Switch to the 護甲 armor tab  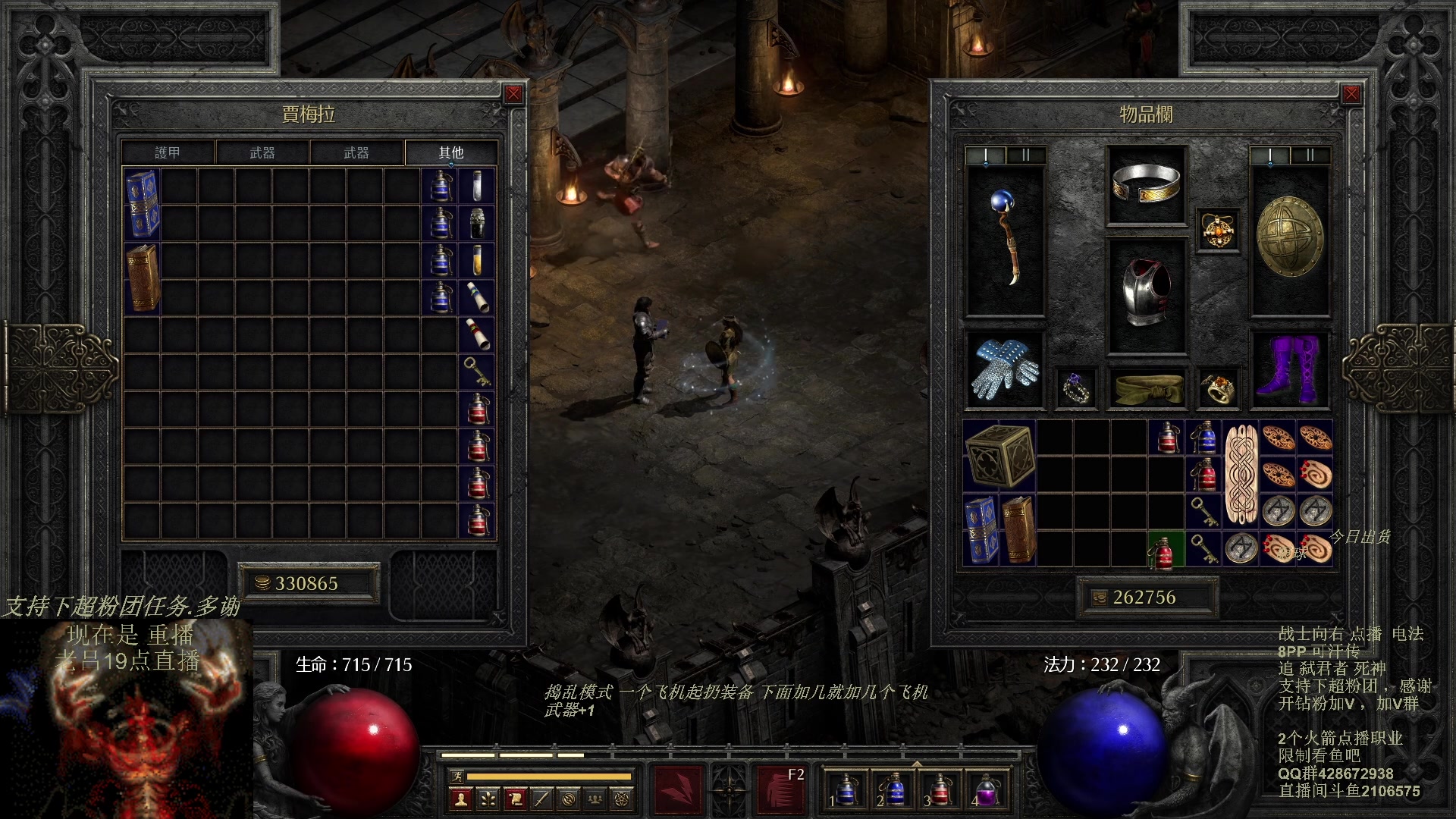click(x=168, y=152)
